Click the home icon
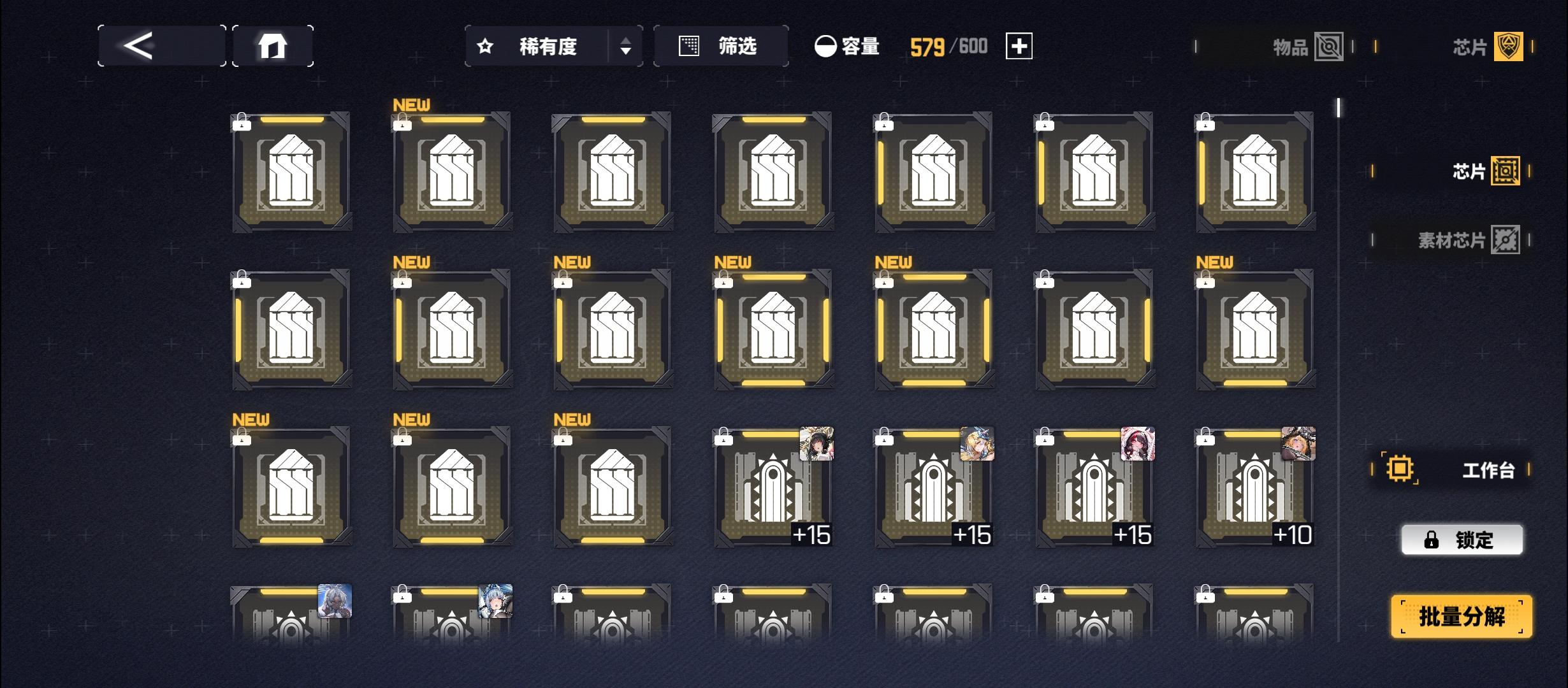Viewport: 1568px width, 688px height. (x=273, y=45)
